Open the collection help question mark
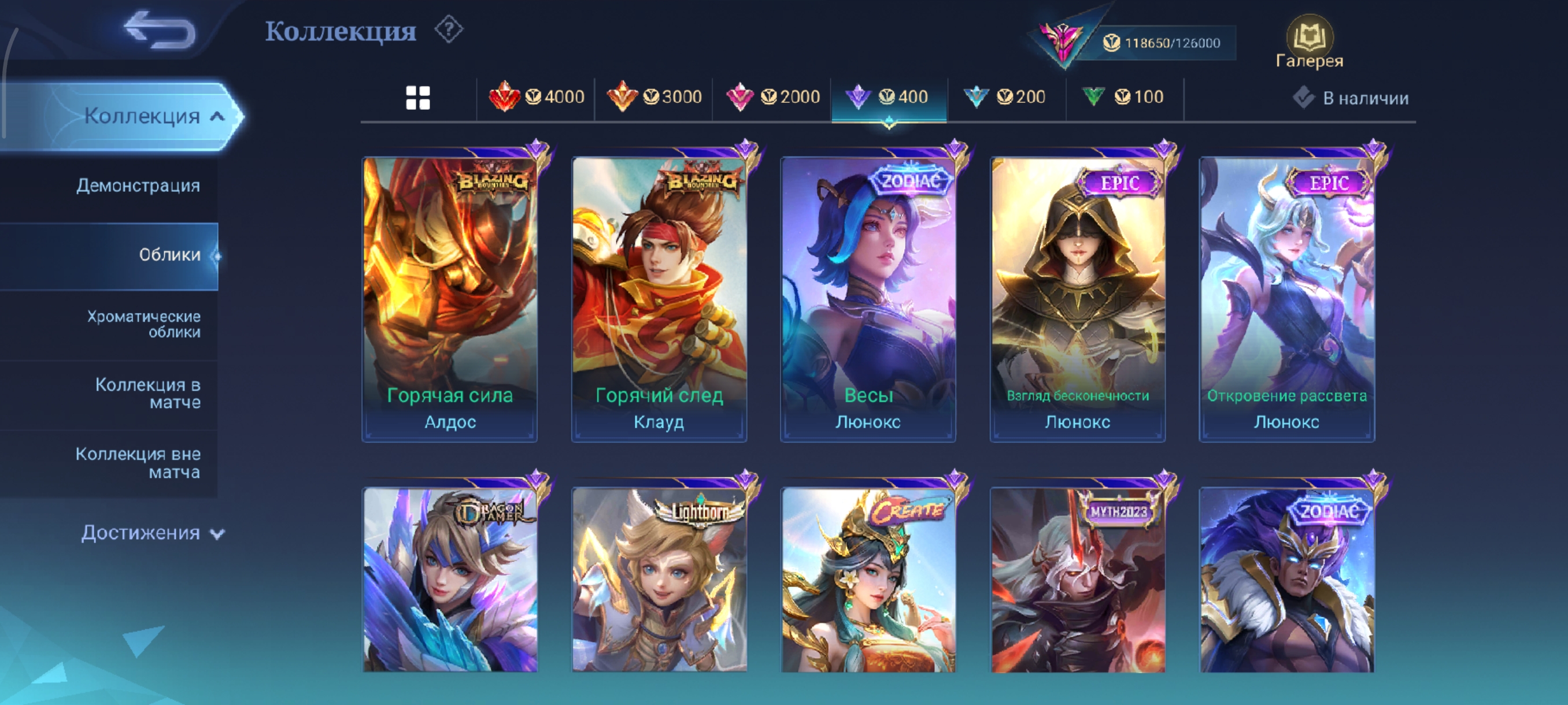Image resolution: width=1568 pixels, height=705 pixels. click(x=449, y=30)
